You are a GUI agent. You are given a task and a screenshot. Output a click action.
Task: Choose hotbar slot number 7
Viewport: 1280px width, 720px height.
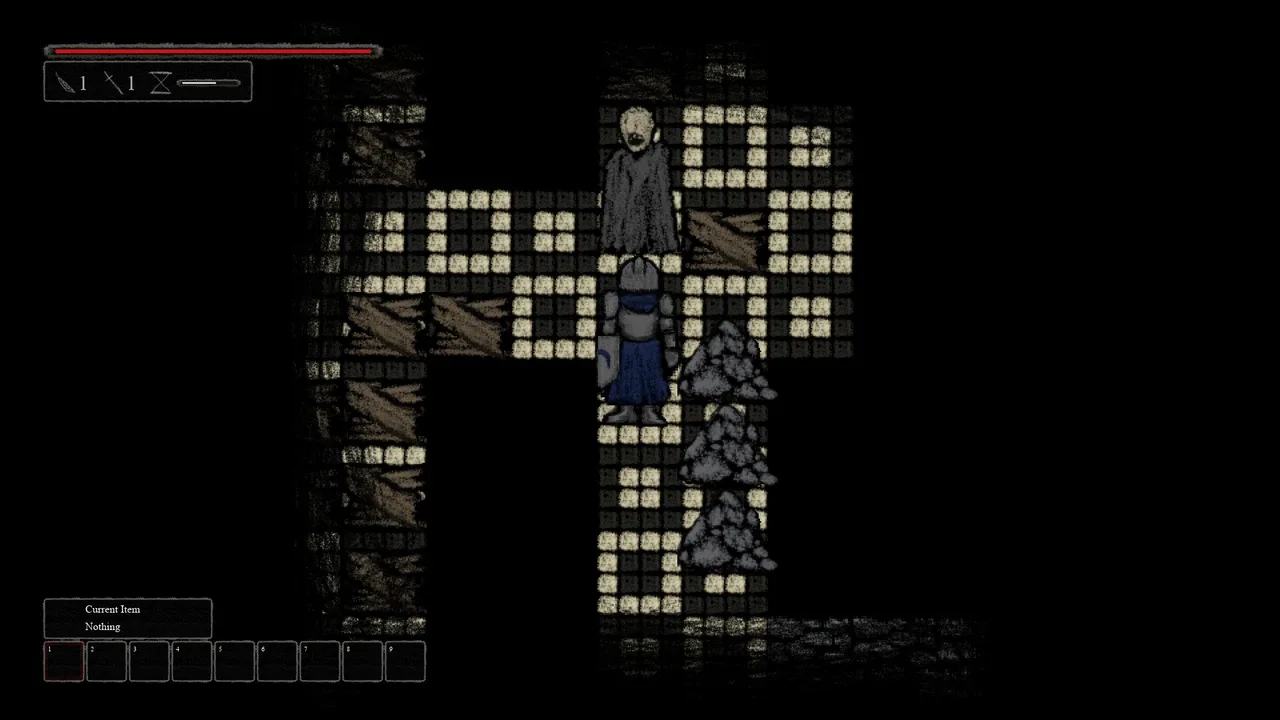click(320, 661)
